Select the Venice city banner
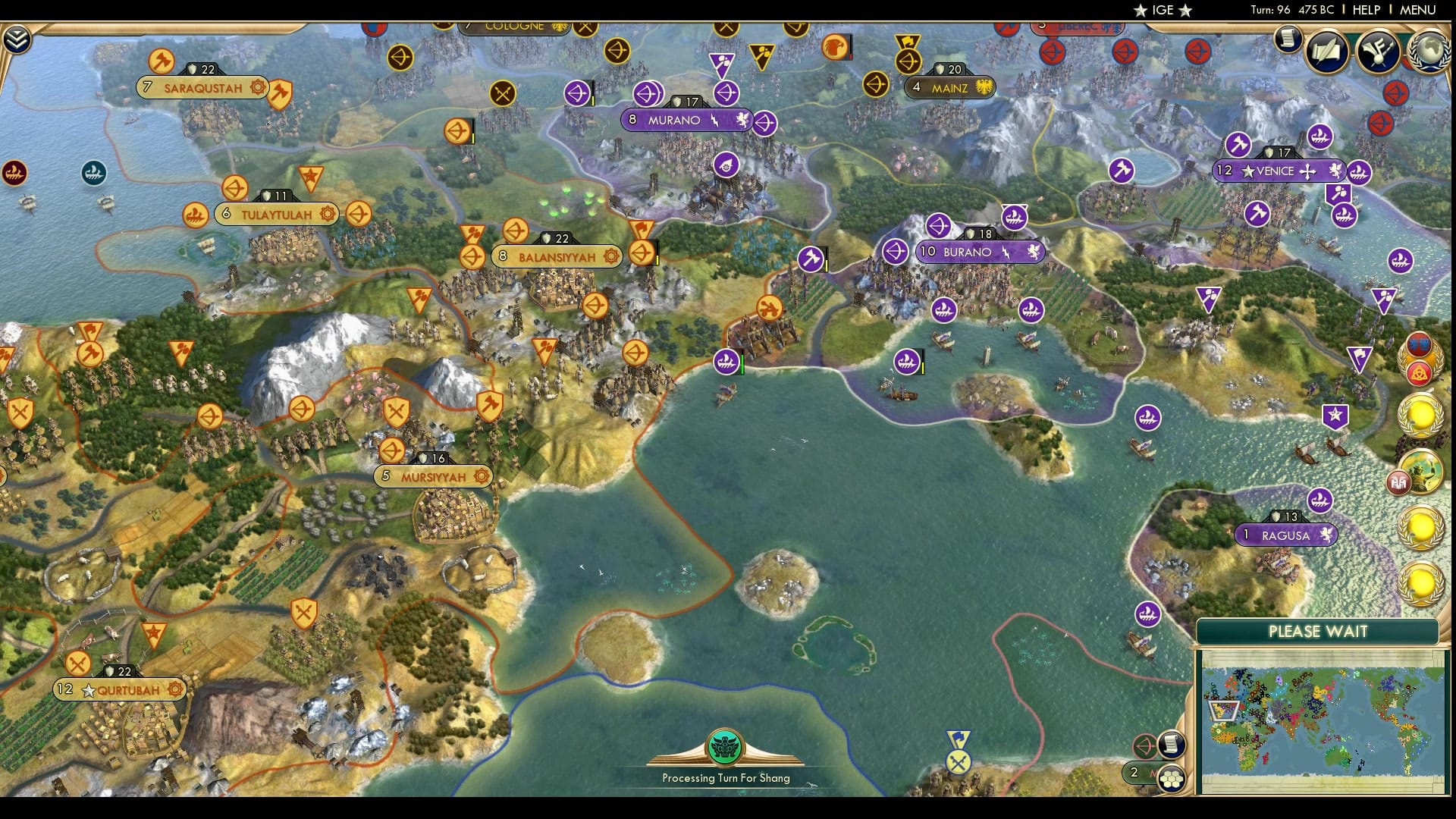The width and height of the screenshot is (1456, 819). [x=1279, y=171]
